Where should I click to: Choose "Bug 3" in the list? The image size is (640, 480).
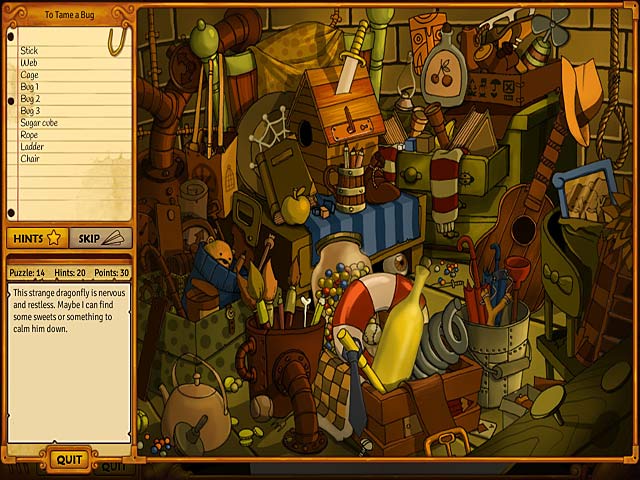[31, 110]
